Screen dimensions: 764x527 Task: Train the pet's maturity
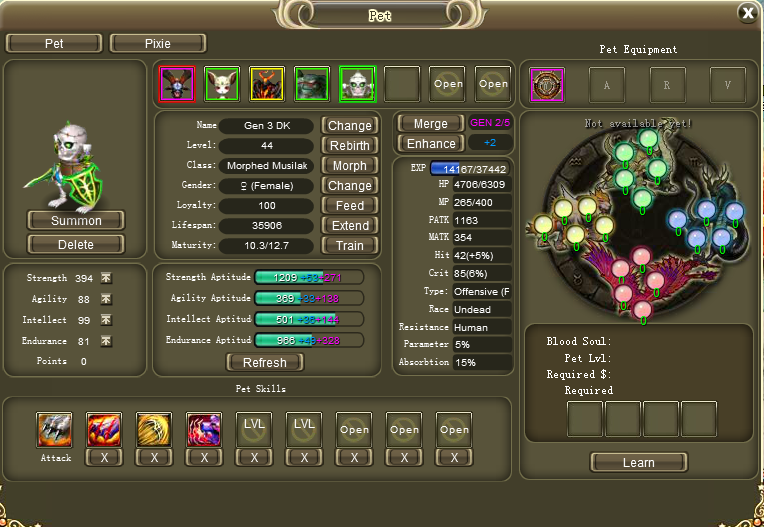tap(349, 246)
